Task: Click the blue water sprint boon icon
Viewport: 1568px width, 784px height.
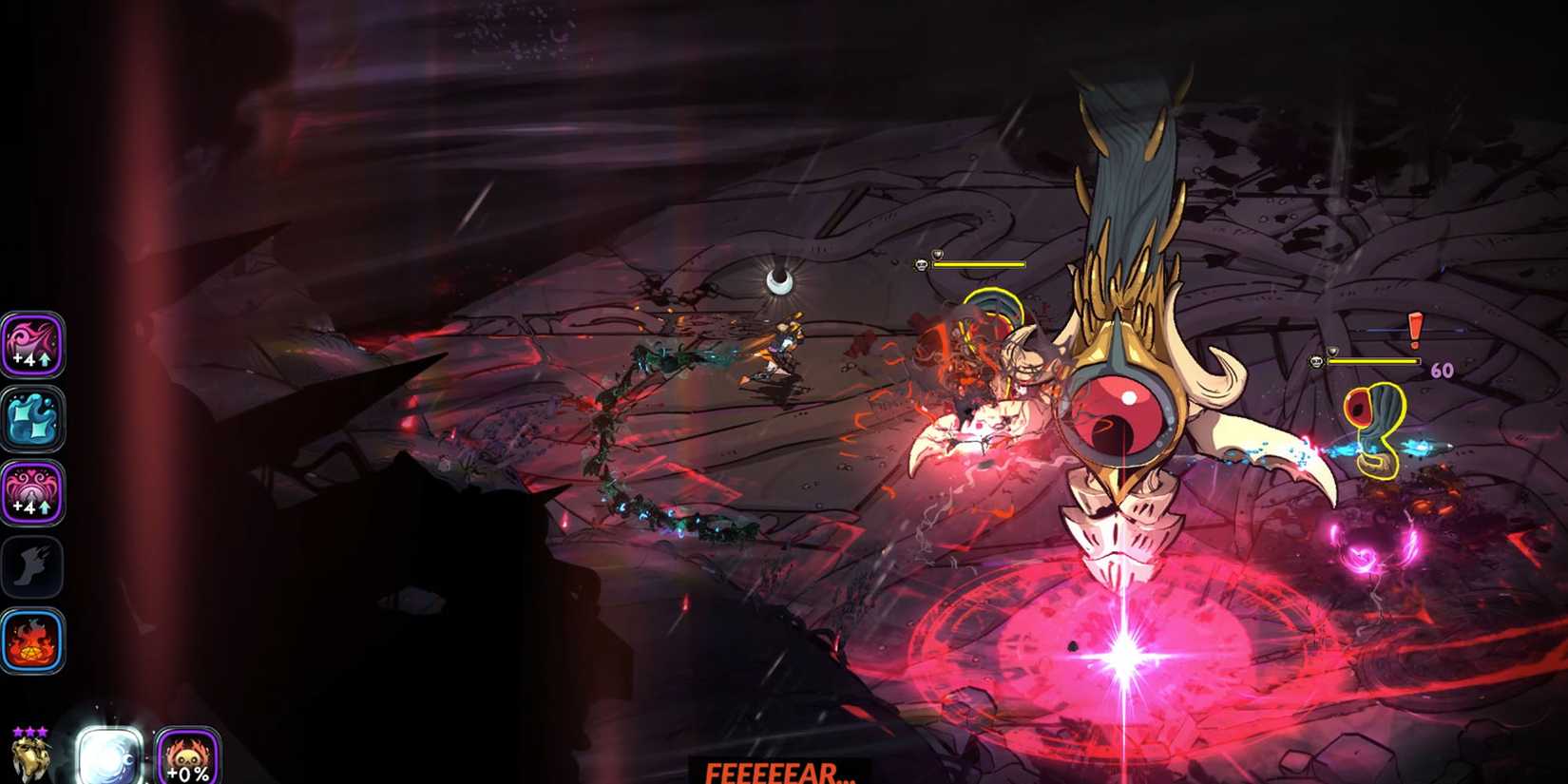Action: pyautogui.click(x=33, y=418)
